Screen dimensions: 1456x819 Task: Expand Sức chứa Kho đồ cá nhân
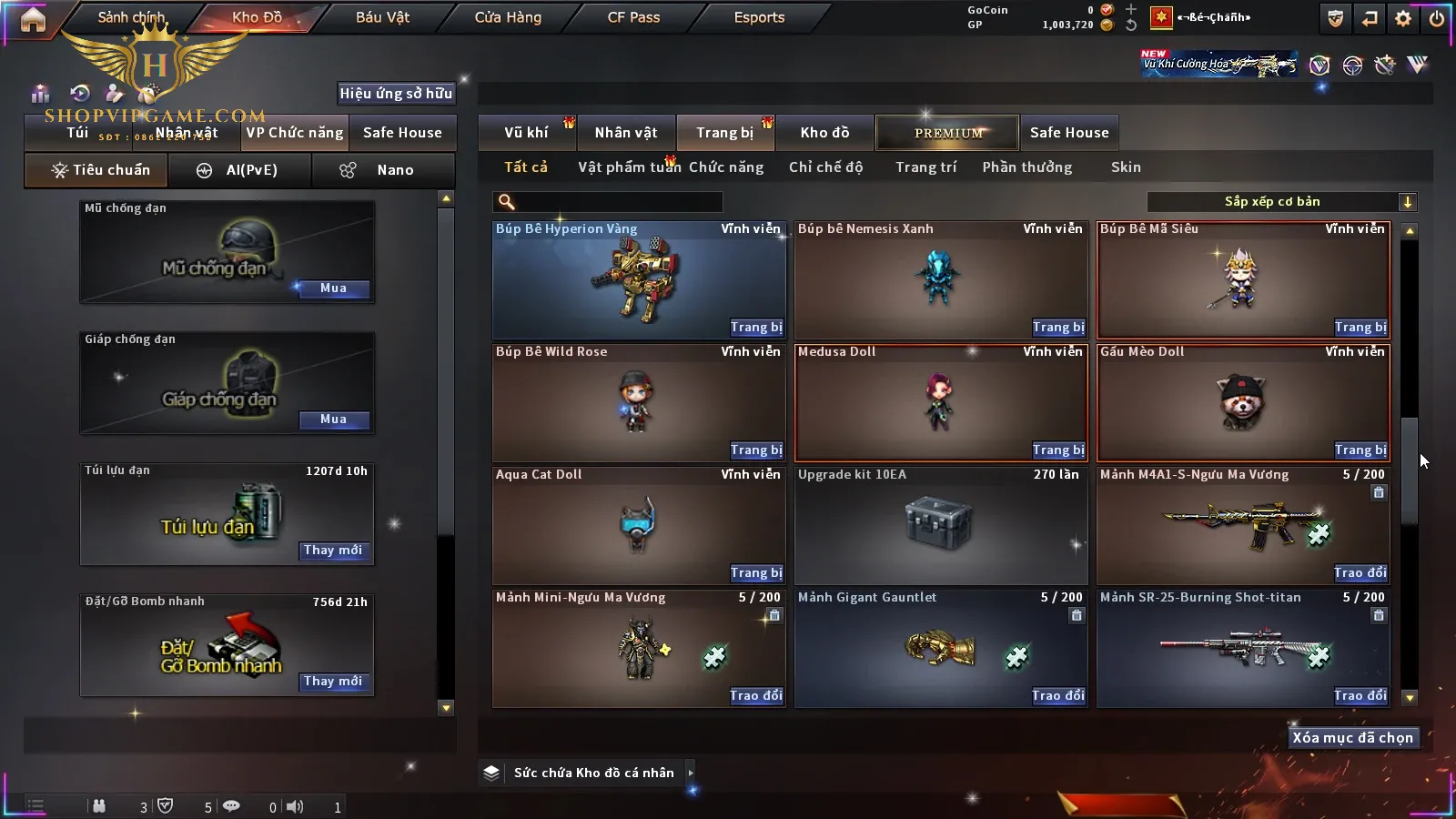pyautogui.click(x=691, y=773)
